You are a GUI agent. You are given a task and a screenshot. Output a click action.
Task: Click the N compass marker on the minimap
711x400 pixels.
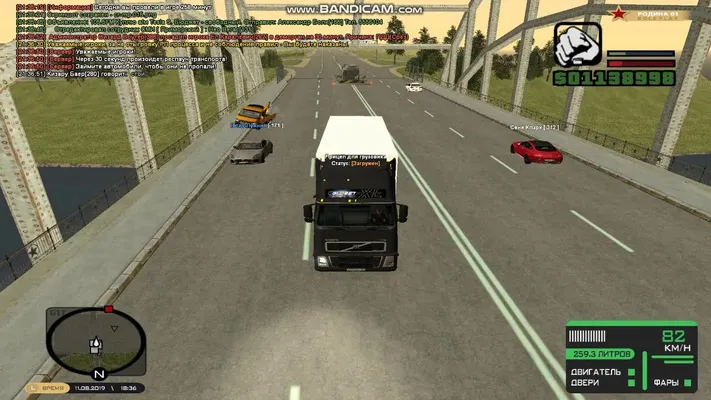pos(99,372)
